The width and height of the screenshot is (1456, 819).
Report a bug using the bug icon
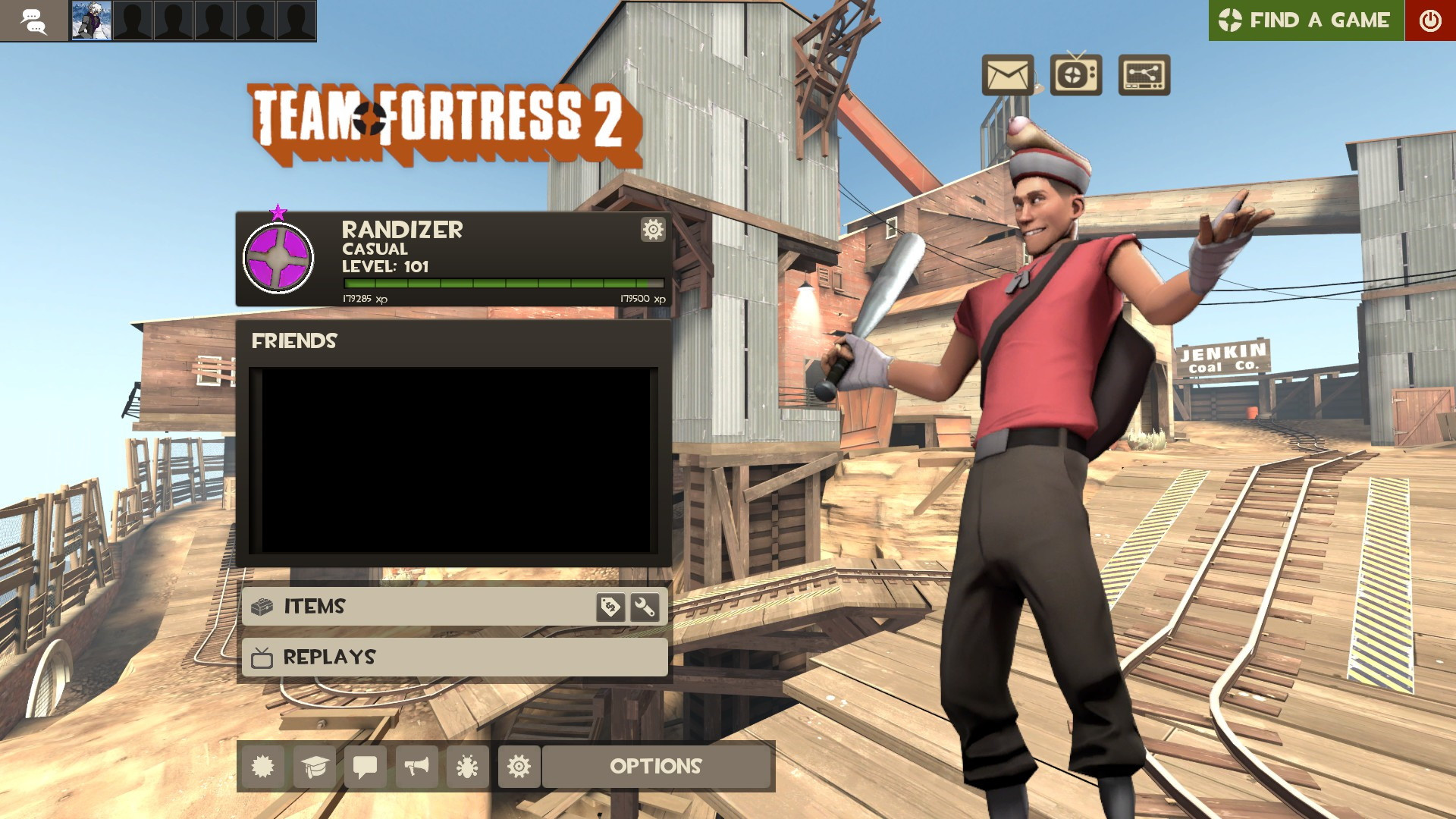pyautogui.click(x=466, y=767)
